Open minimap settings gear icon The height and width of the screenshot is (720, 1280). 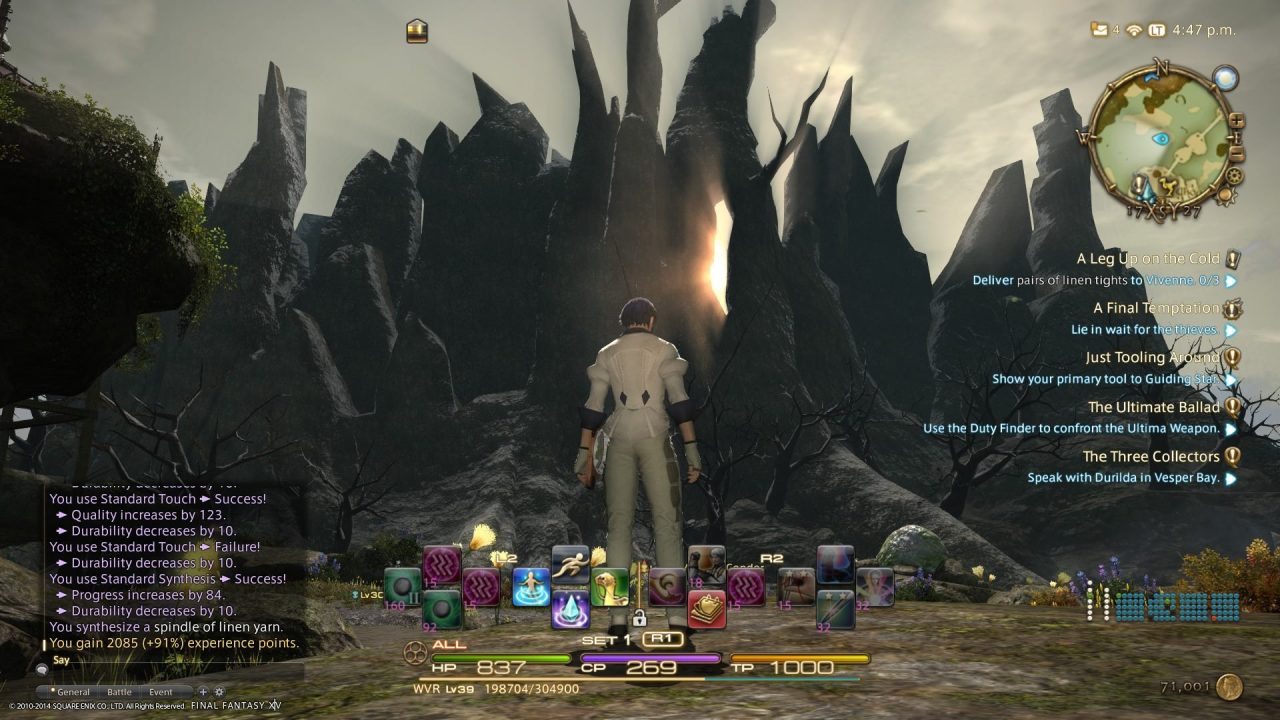pyautogui.click(x=1233, y=175)
